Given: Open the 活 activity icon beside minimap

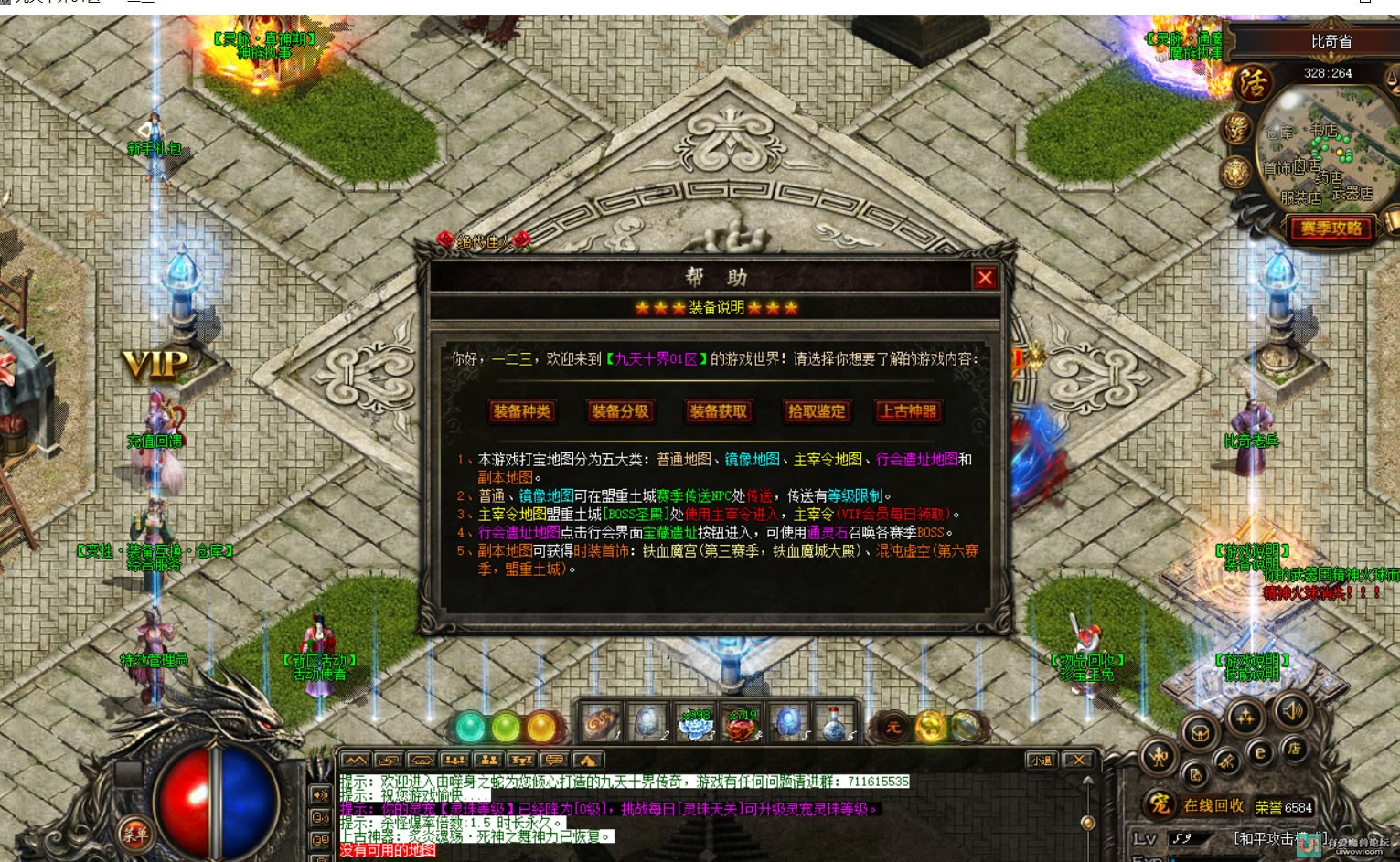Looking at the screenshot, I should pyautogui.click(x=1252, y=84).
